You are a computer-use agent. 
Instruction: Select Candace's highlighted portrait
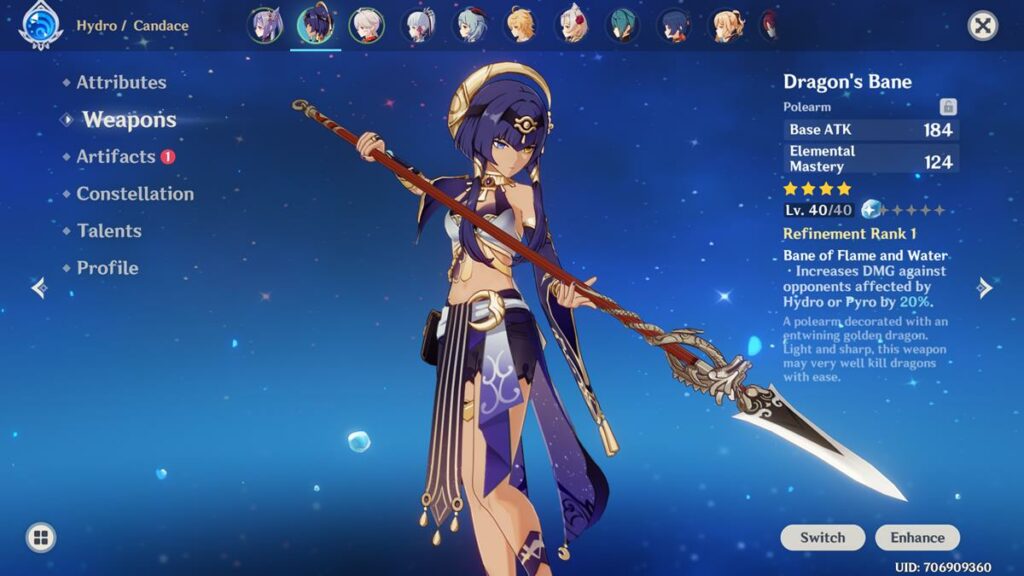[x=316, y=26]
